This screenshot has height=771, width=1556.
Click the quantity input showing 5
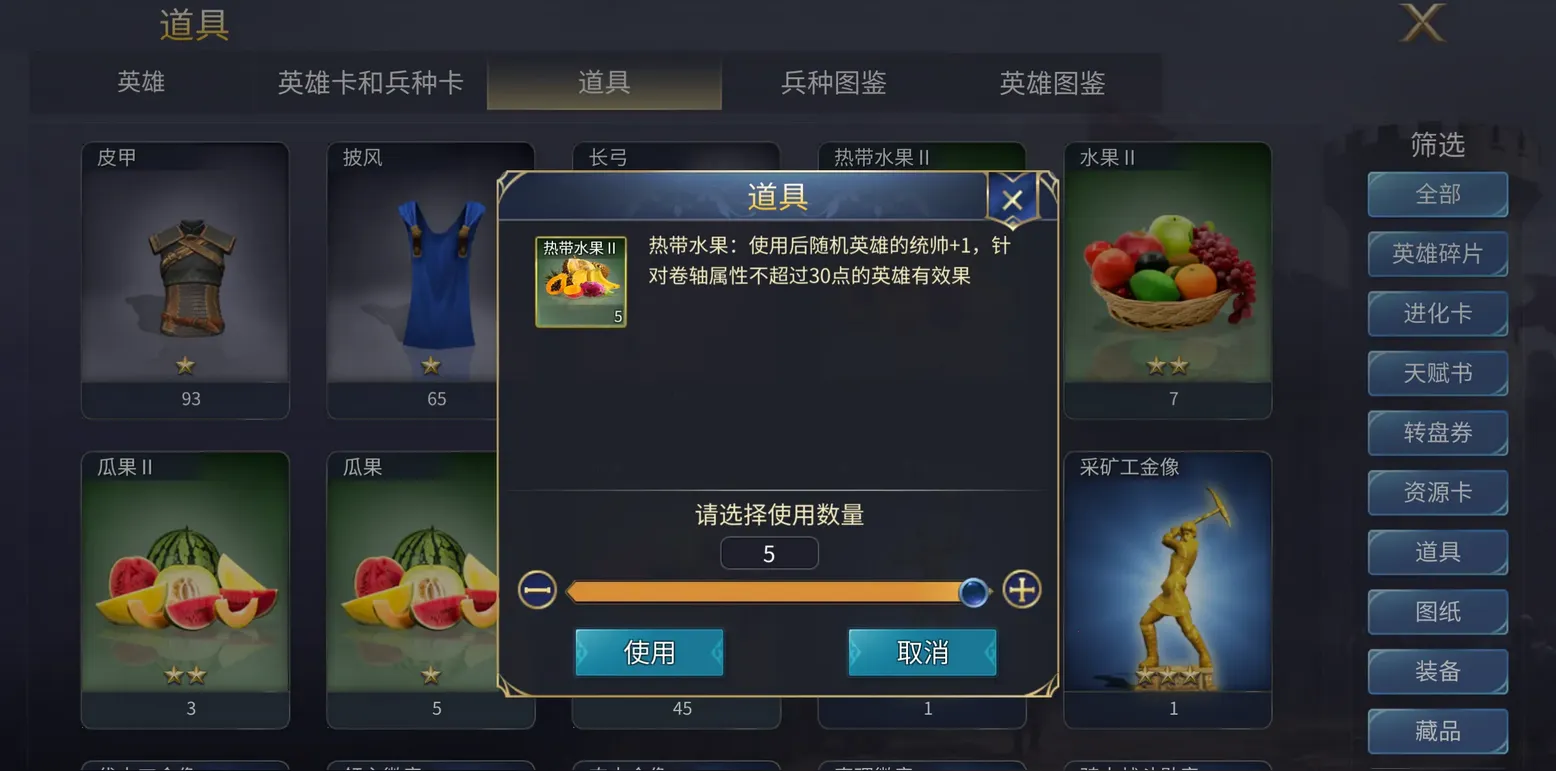point(769,552)
